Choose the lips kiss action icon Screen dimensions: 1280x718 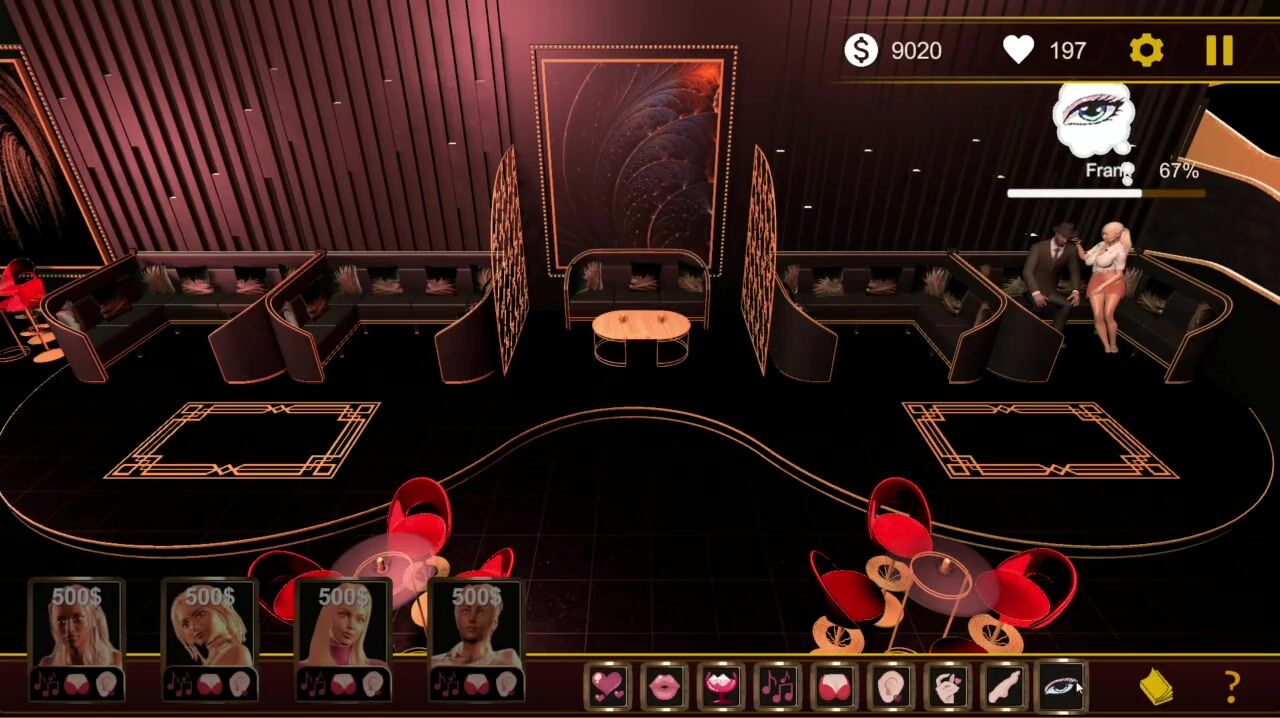pyautogui.click(x=664, y=686)
